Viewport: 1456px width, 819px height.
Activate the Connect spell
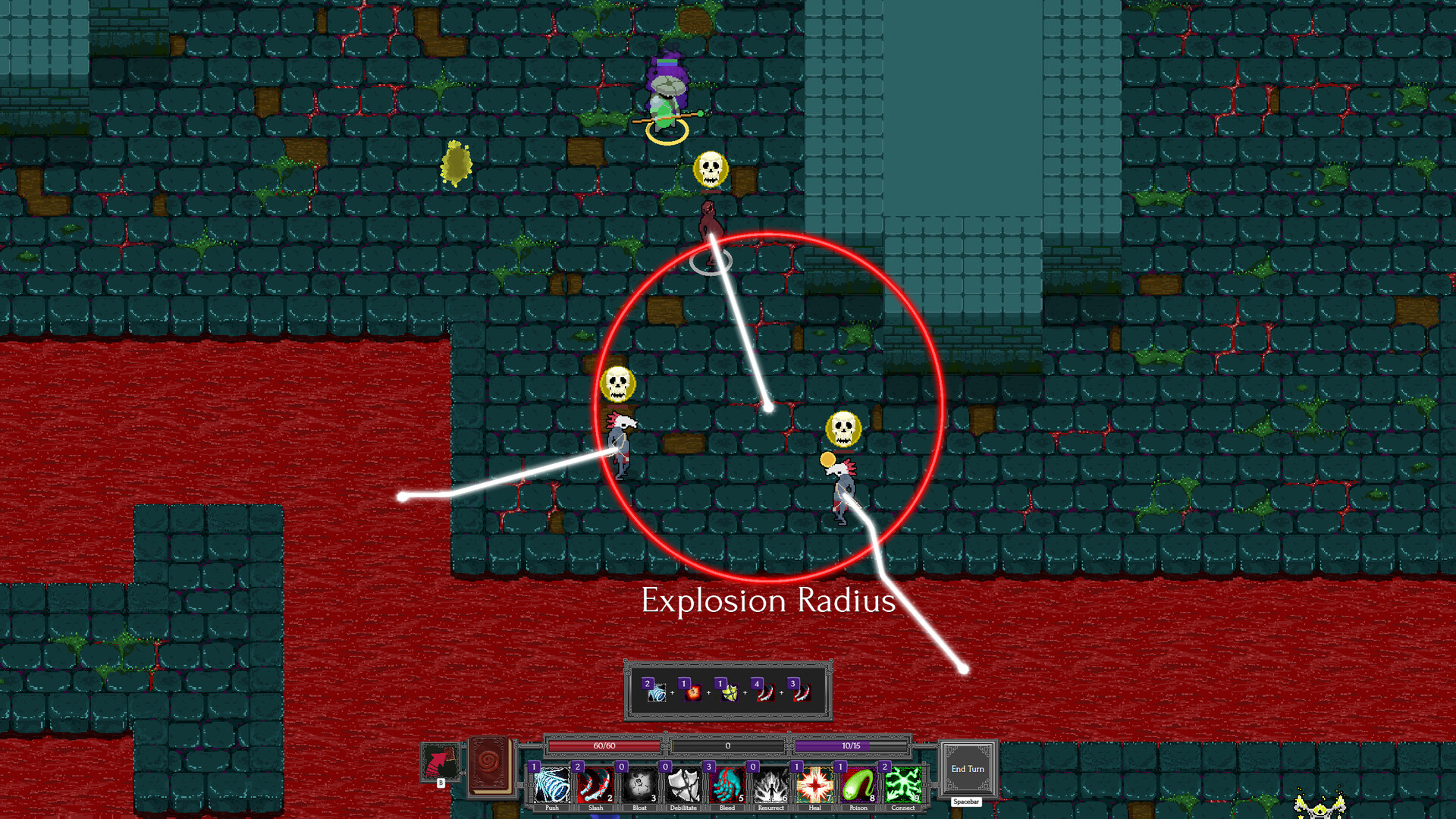point(902,785)
